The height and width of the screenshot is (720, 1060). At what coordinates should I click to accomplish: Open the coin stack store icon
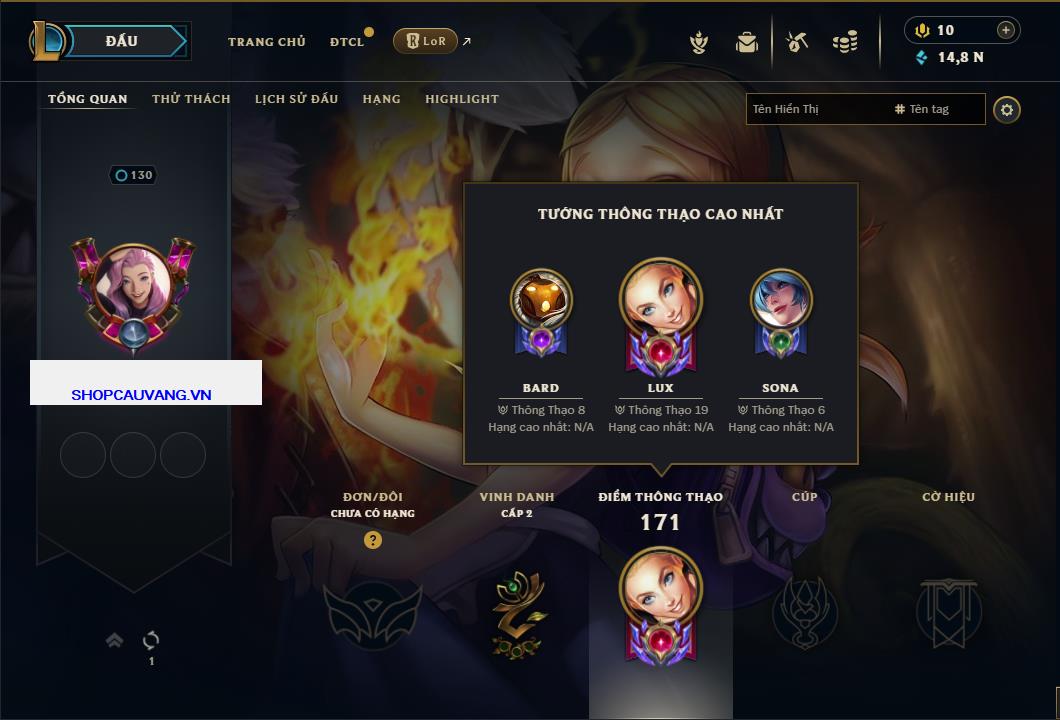(845, 42)
